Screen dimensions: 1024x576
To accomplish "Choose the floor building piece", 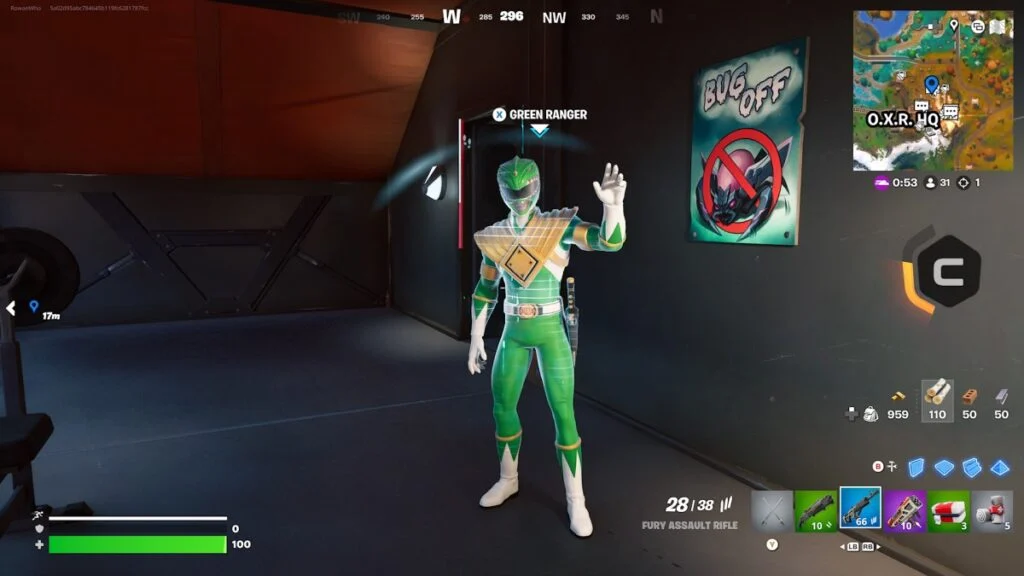I will pyautogui.click(x=944, y=467).
